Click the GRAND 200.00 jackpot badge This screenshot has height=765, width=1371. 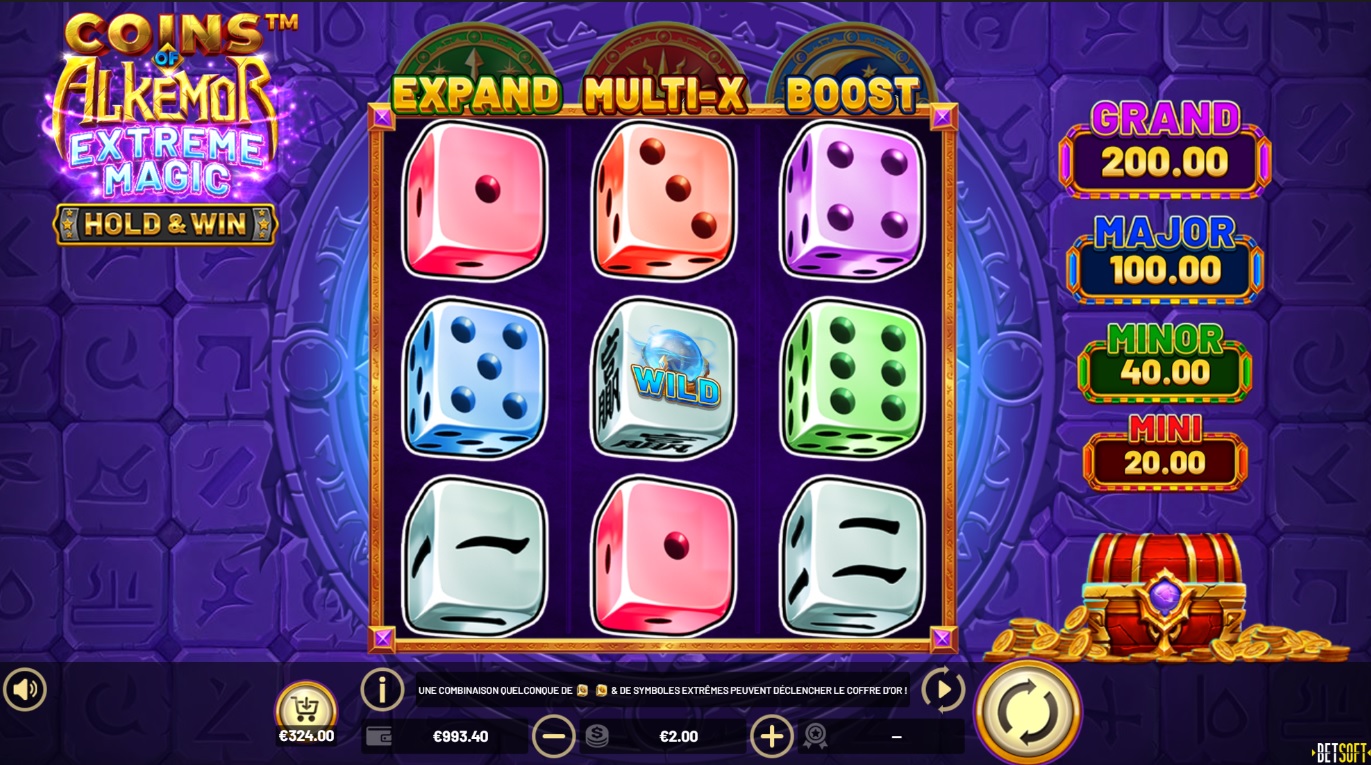1163,145
